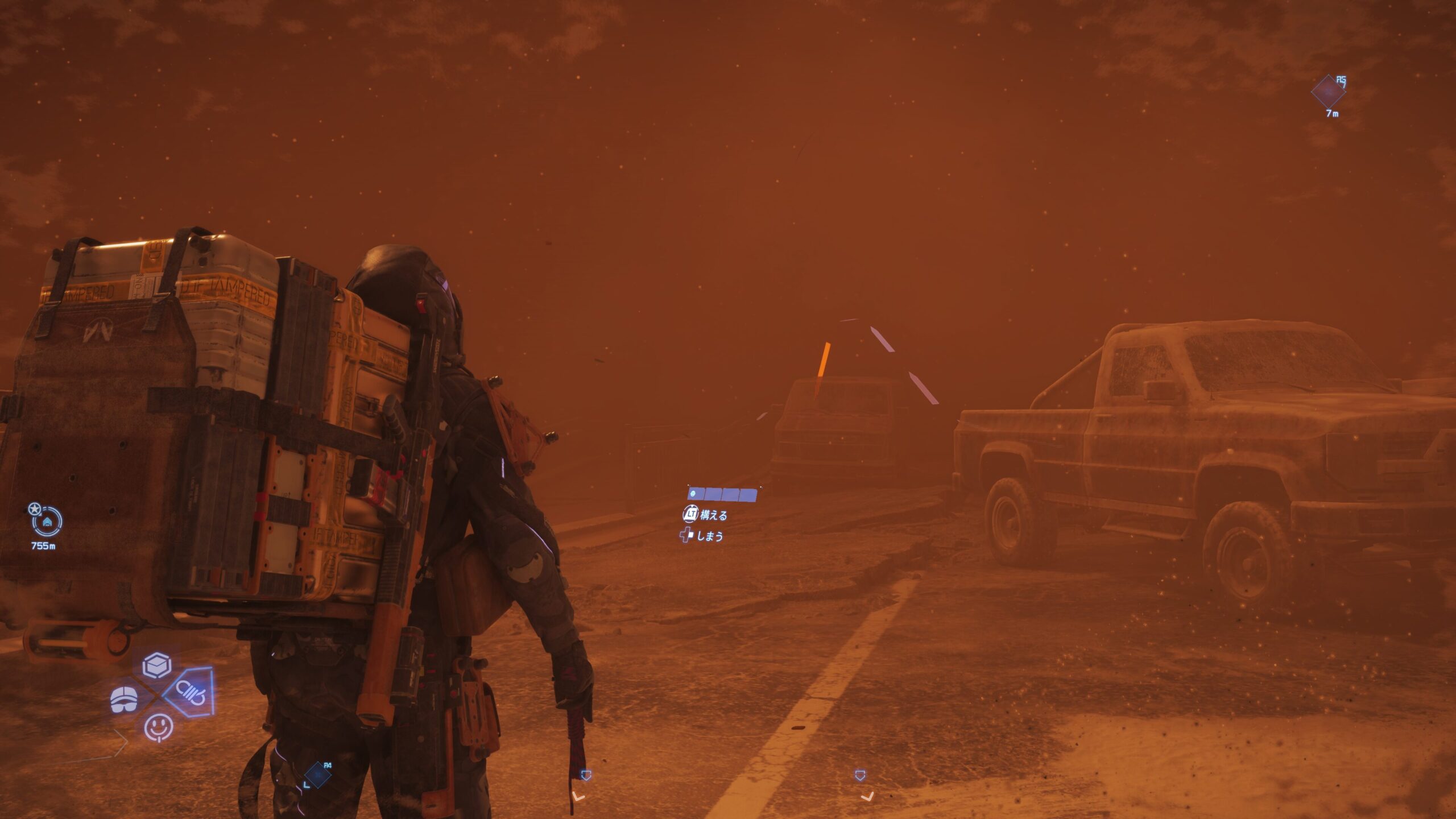The height and width of the screenshot is (819, 1456).
Task: Select the smiley face icon
Action: tap(158, 727)
